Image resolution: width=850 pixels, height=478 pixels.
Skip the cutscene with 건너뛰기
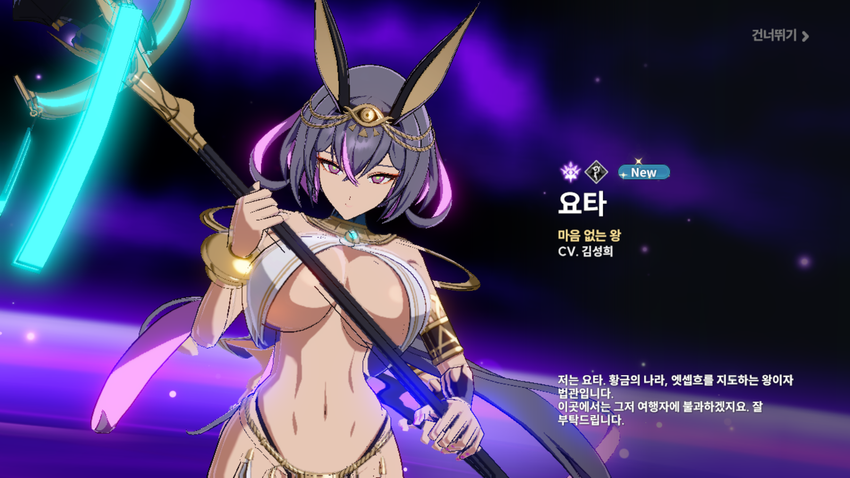point(780,36)
